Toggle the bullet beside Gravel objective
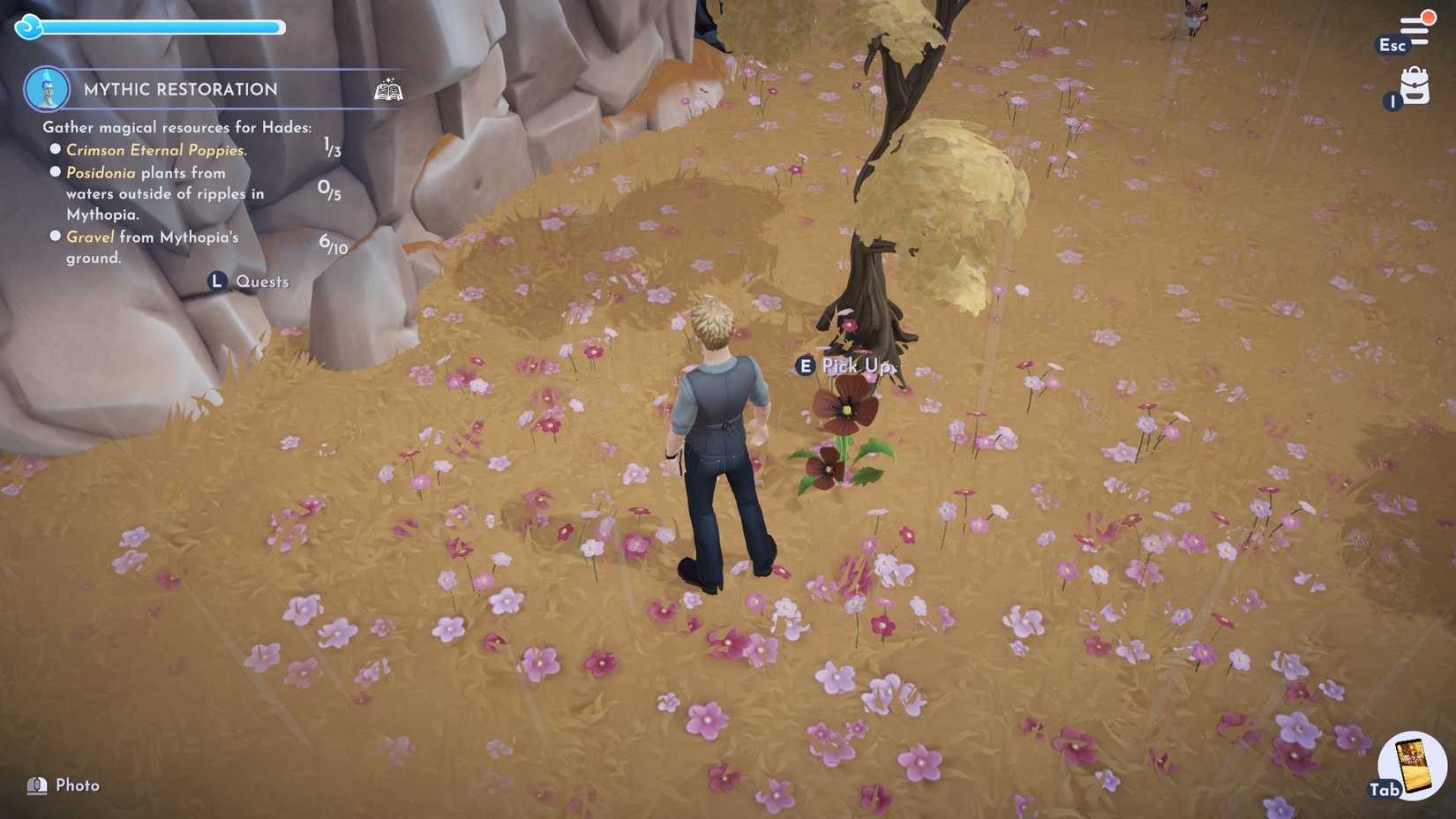Viewport: 1456px width, 819px height. [x=55, y=236]
